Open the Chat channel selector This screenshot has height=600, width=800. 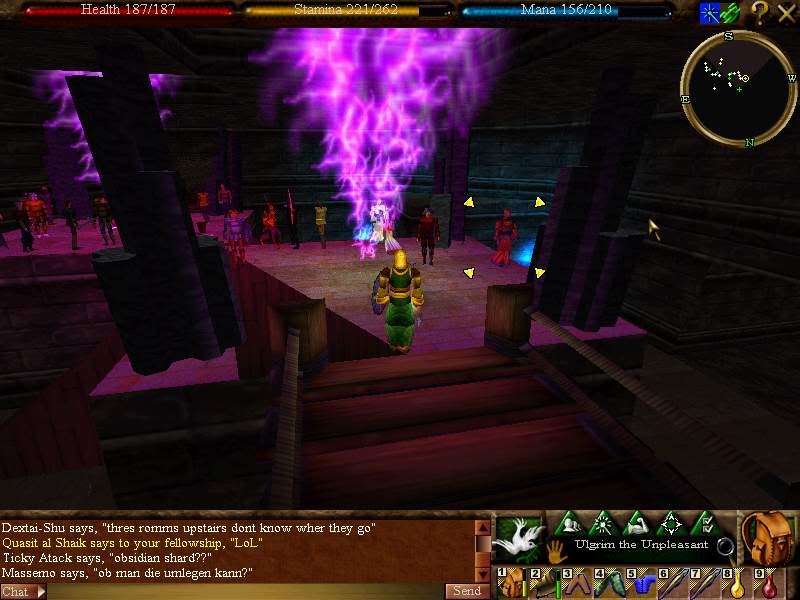point(22,591)
